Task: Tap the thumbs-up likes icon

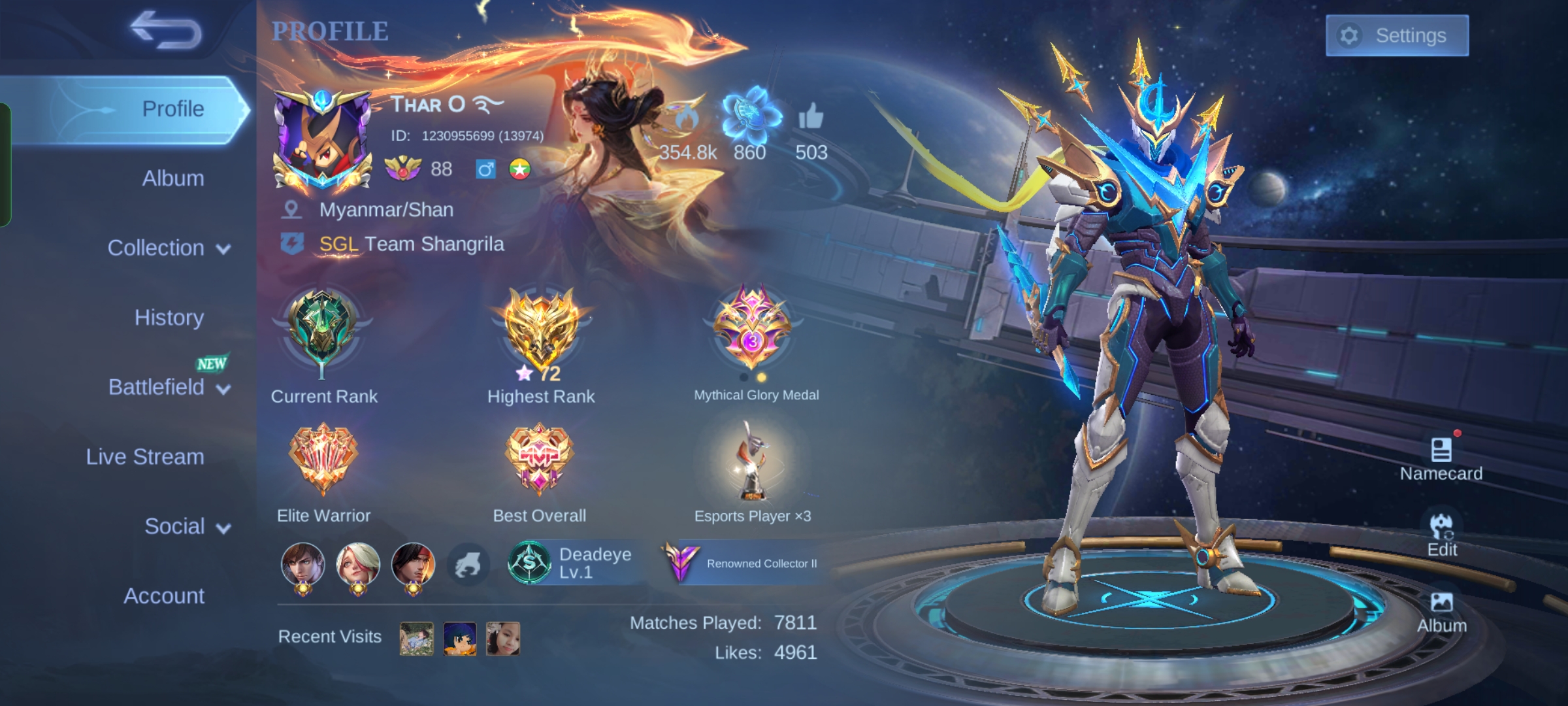Action: tap(811, 118)
